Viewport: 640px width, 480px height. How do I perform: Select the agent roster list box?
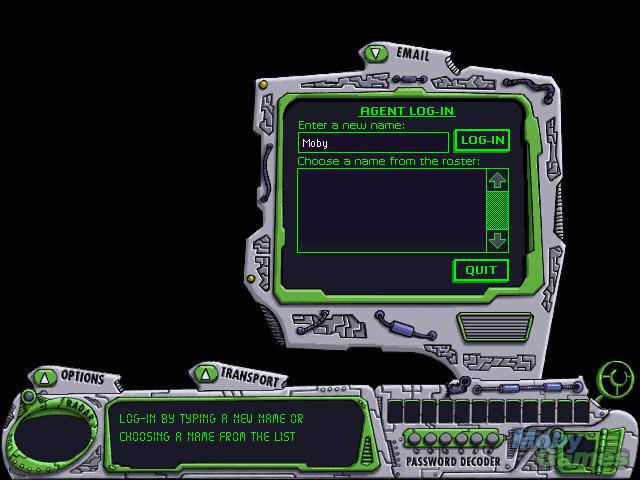point(390,210)
